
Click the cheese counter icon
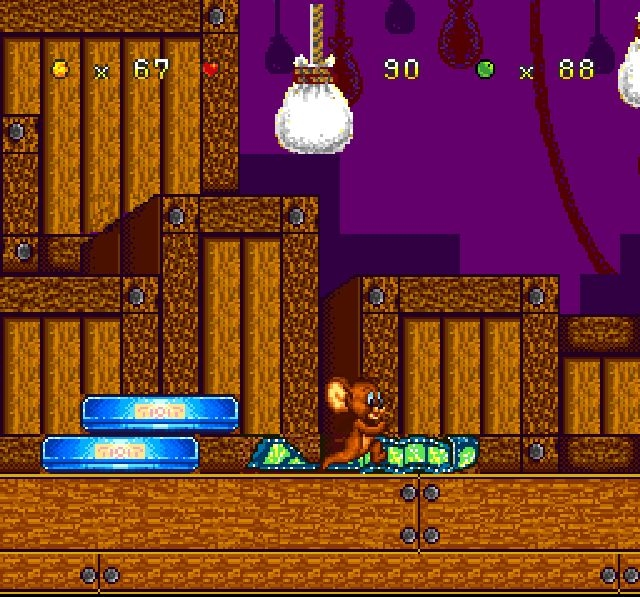[x=62, y=69]
